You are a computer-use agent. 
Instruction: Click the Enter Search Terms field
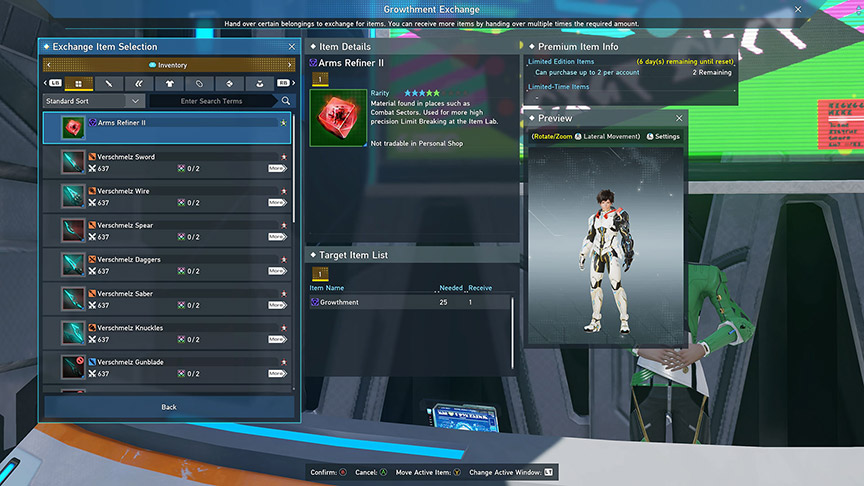point(211,101)
